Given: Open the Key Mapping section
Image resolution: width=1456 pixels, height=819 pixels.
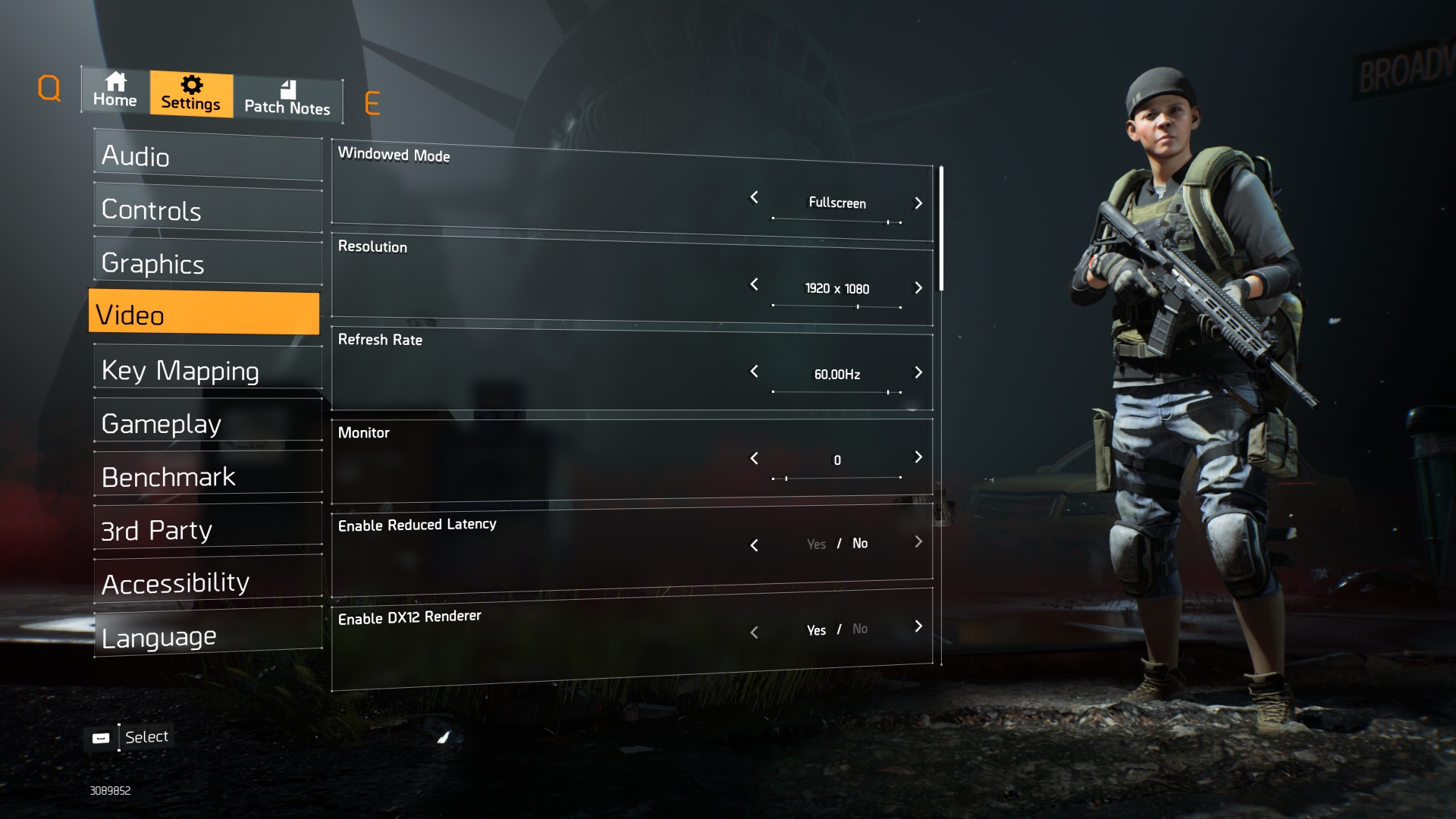Looking at the screenshot, I should 208,370.
